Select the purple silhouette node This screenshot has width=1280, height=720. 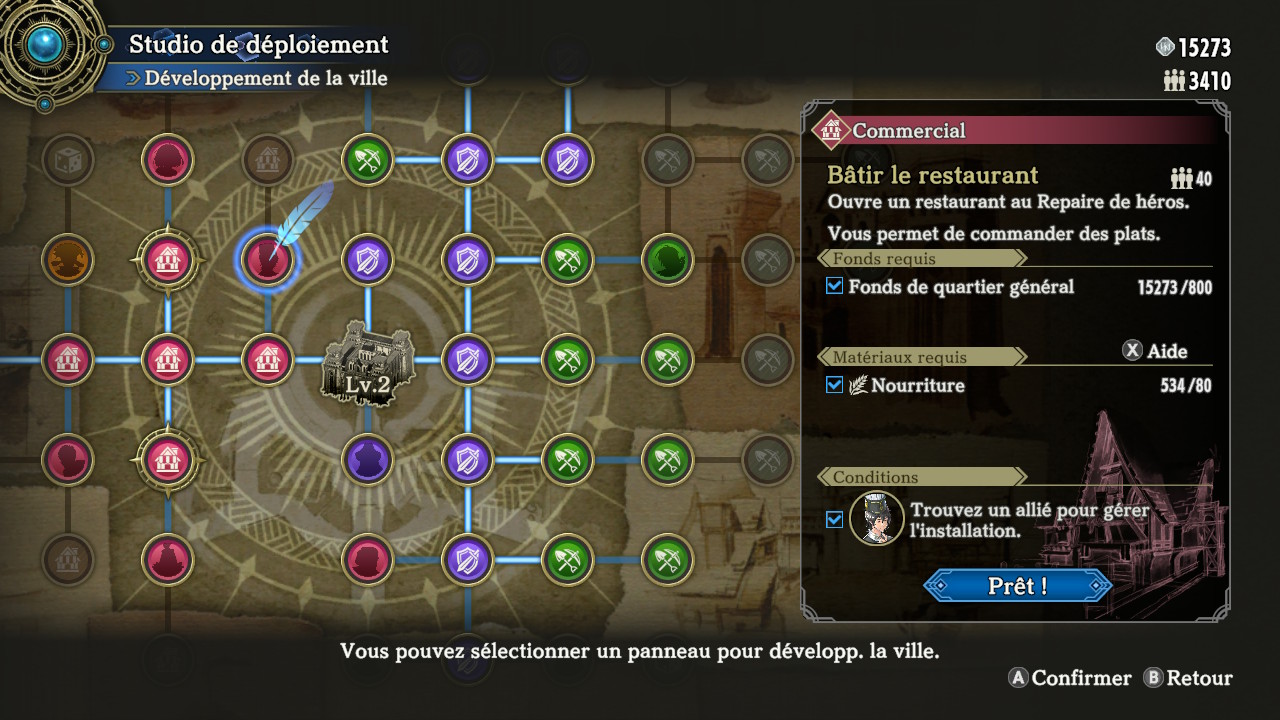click(367, 460)
